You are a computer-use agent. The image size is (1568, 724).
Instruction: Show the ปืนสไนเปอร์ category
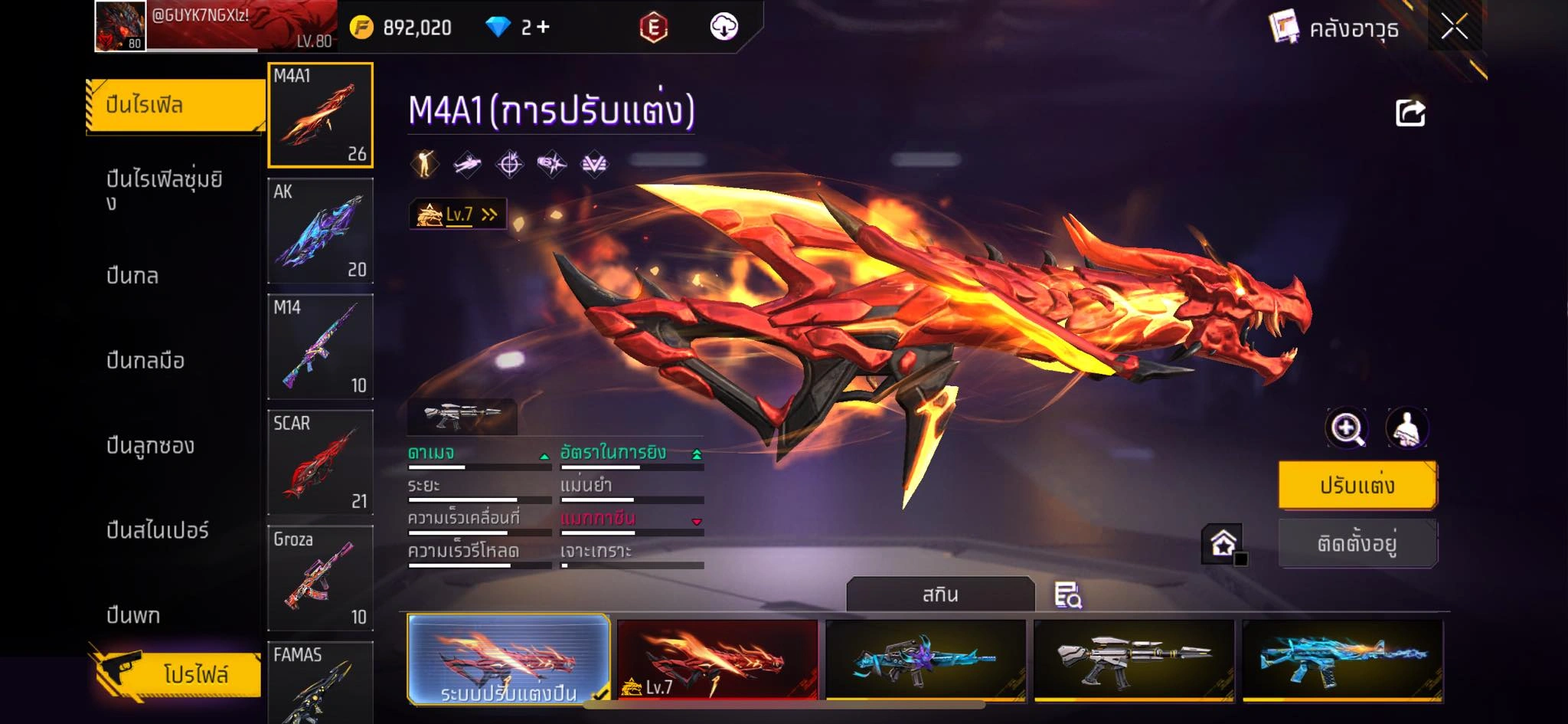pyautogui.click(x=157, y=530)
